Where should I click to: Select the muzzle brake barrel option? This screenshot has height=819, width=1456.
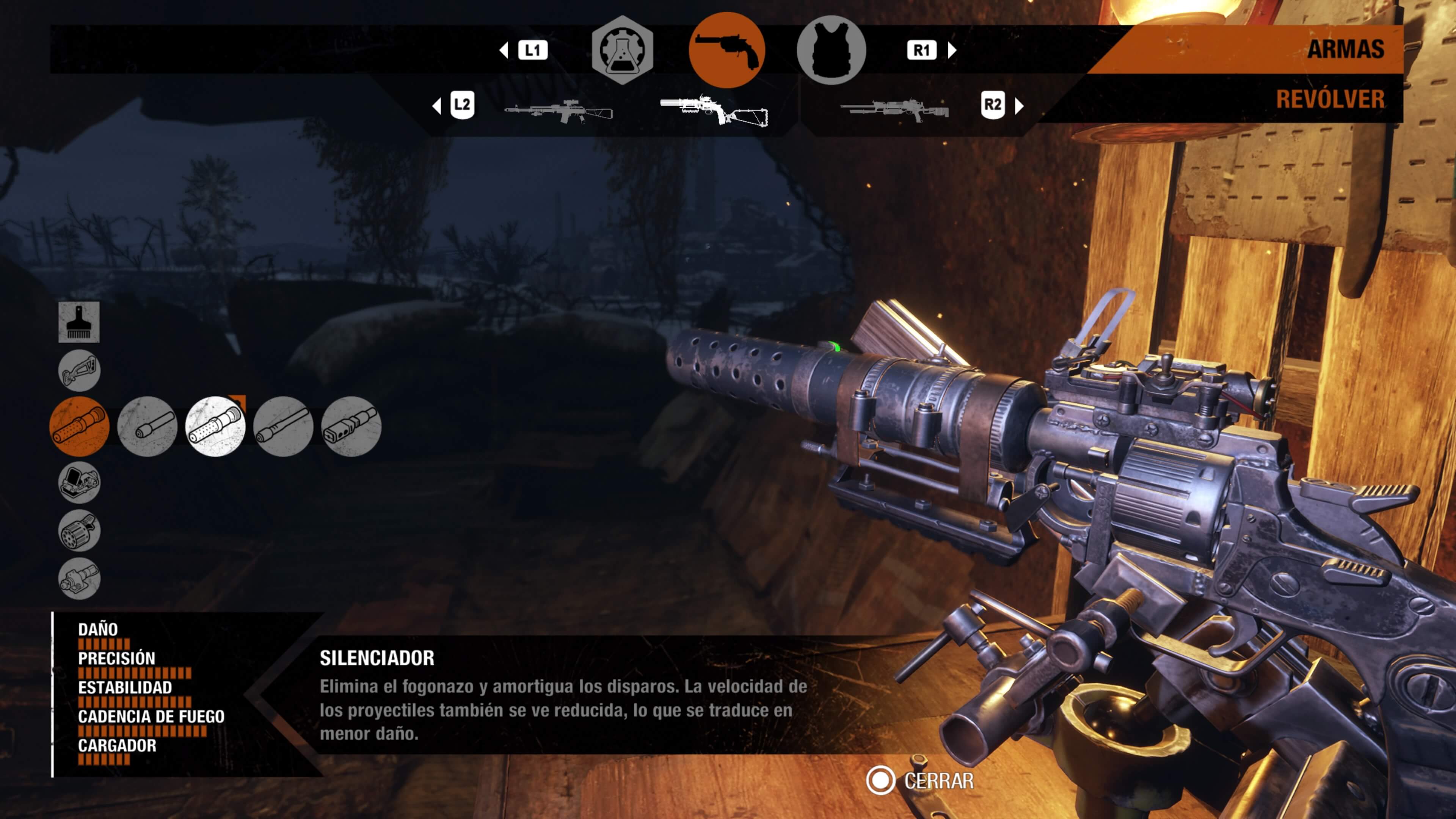tap(351, 426)
